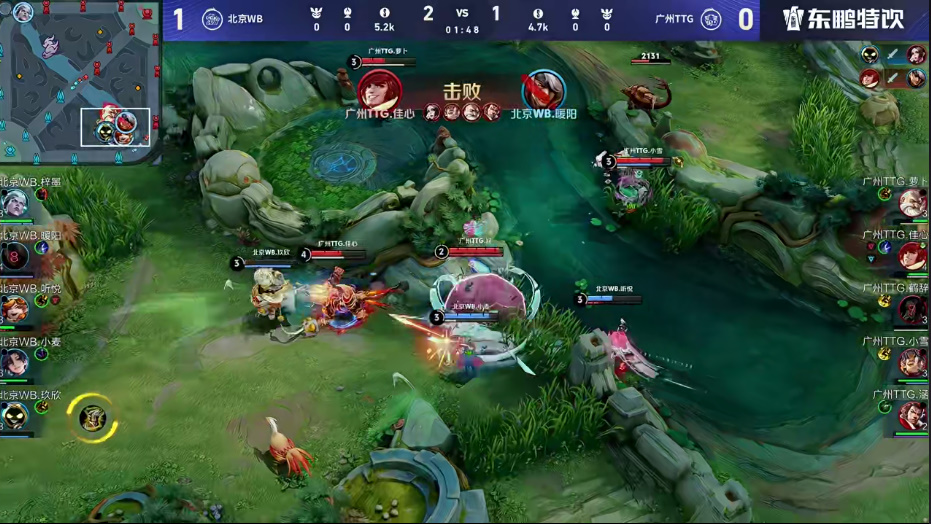The width and height of the screenshot is (931, 524).
Task: Select 北京WB.玖欣 player portrait
Action: coord(14,416)
